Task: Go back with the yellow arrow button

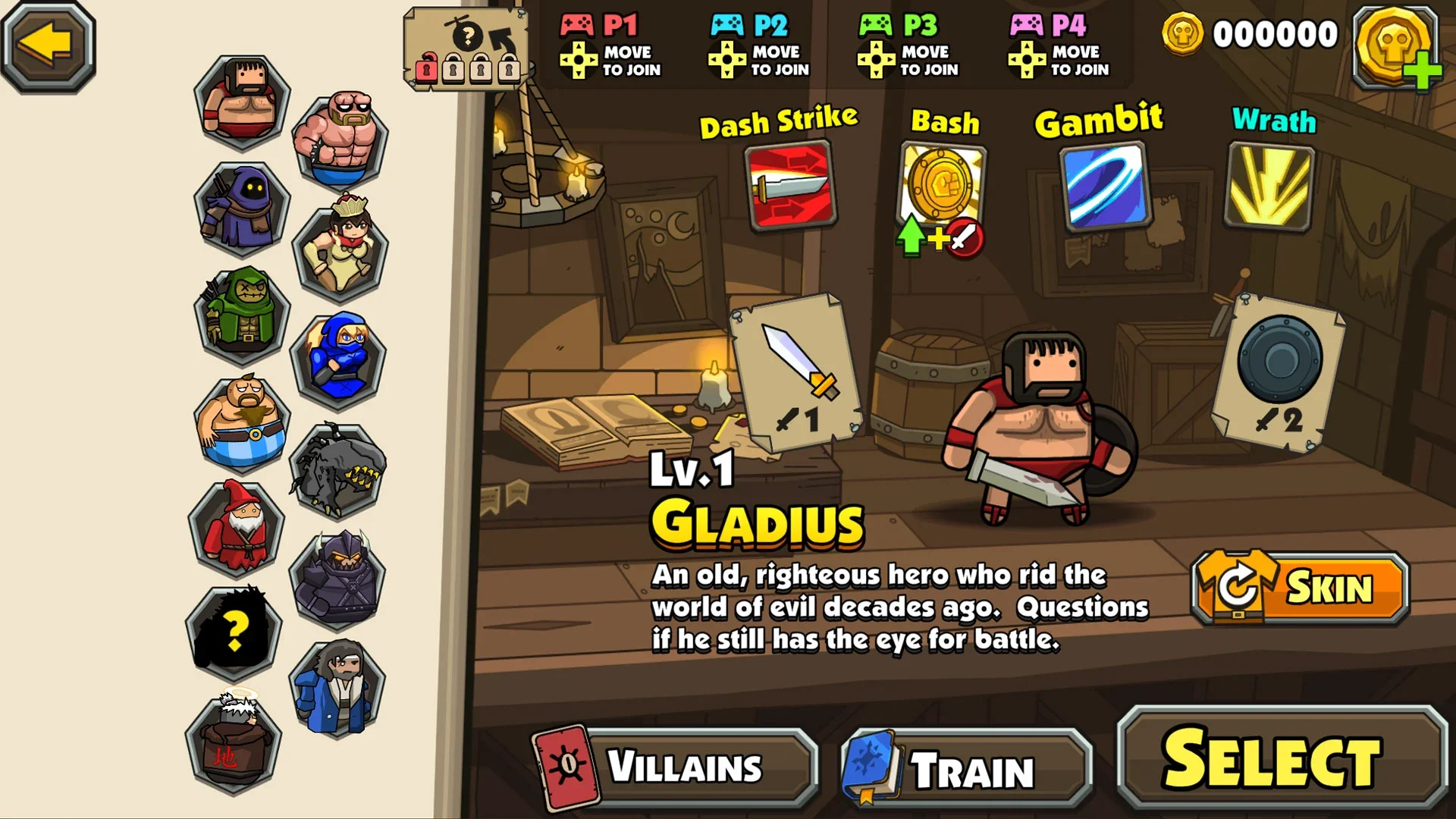Action: 48,45
